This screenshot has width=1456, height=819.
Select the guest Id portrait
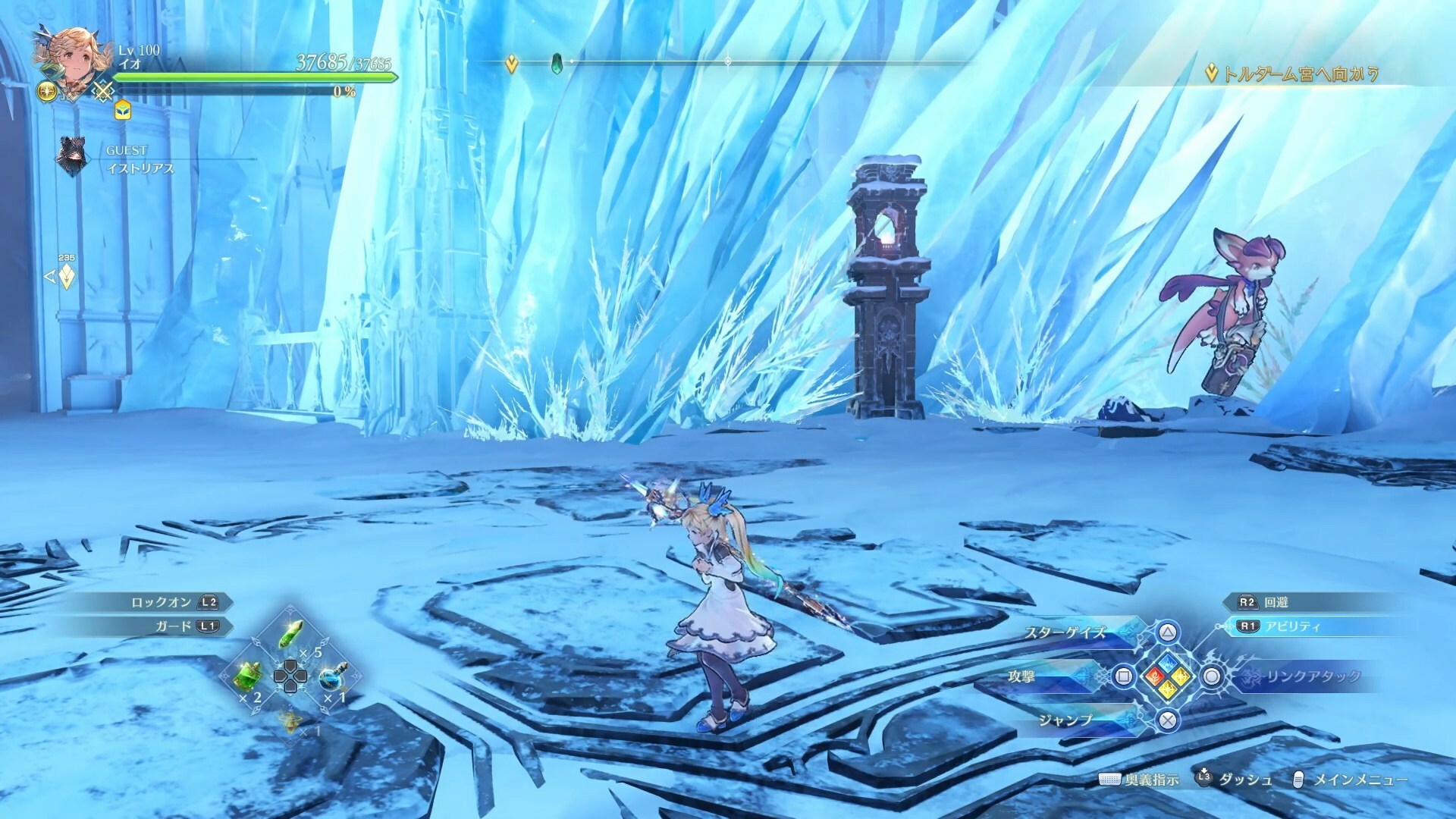click(73, 157)
